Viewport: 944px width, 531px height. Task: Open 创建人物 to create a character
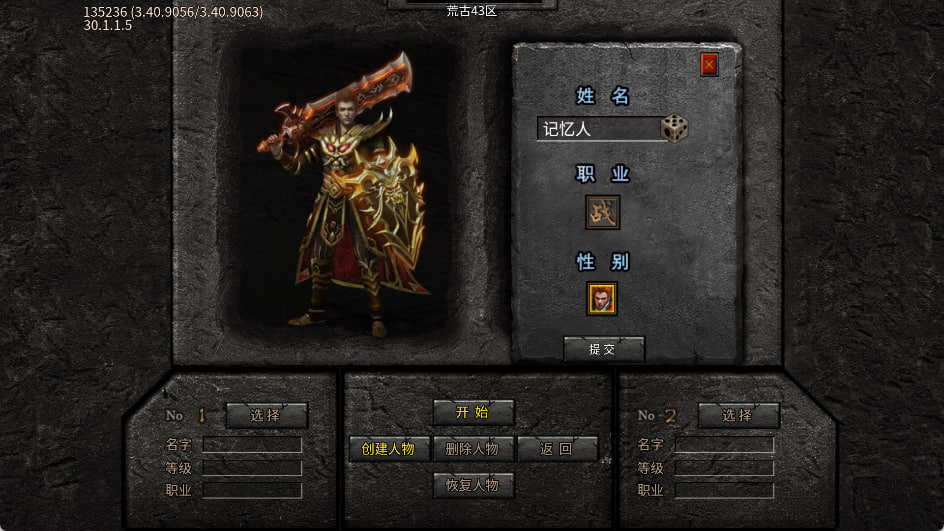(389, 449)
